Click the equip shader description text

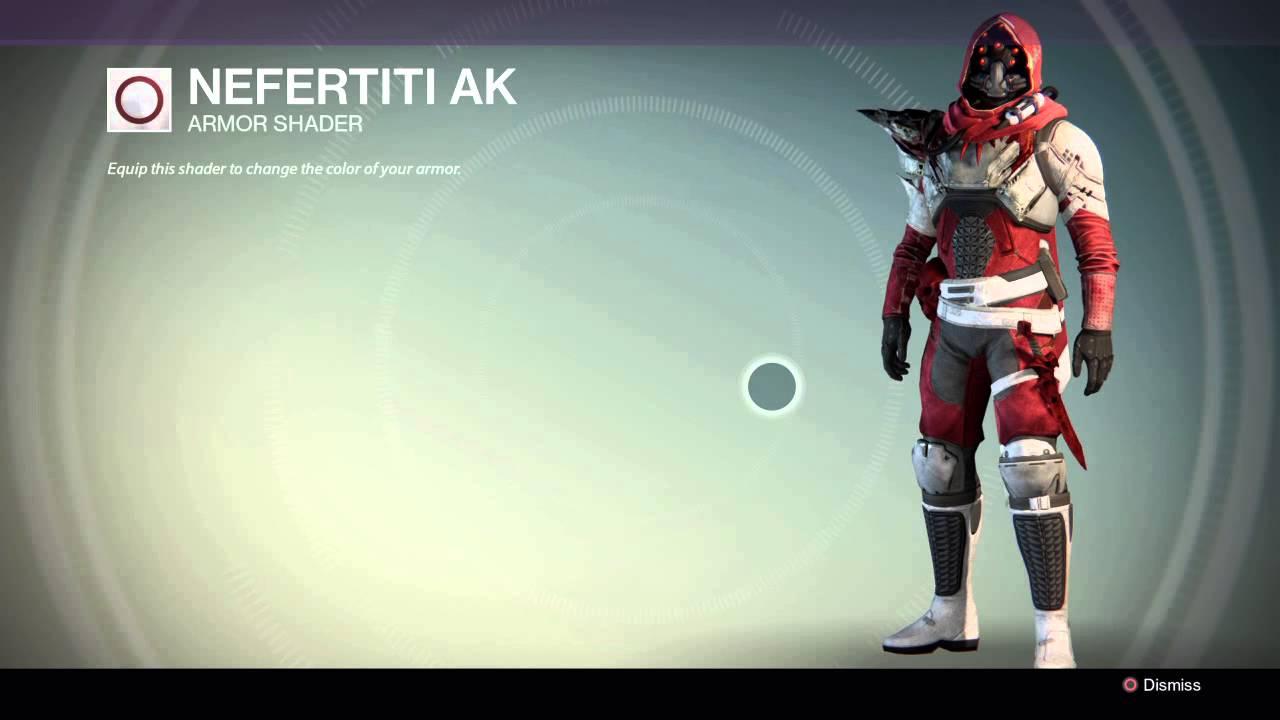(x=283, y=169)
